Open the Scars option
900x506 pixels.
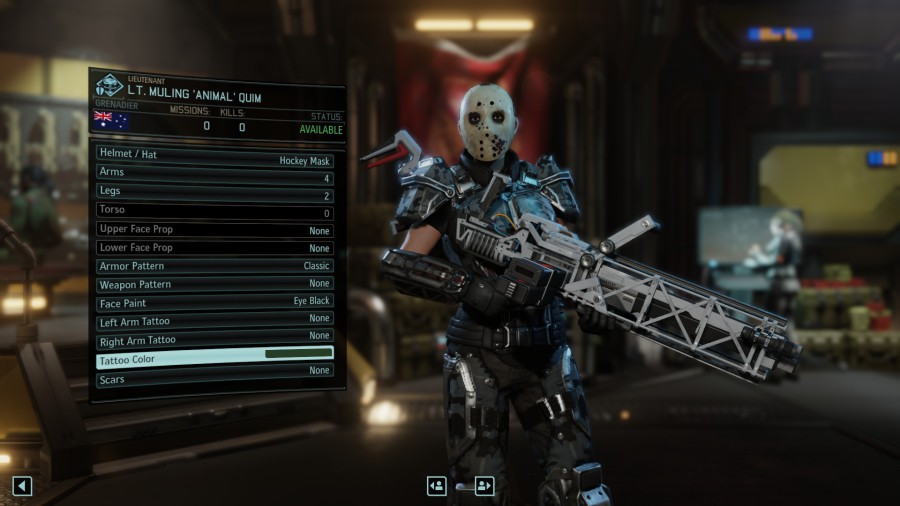[214, 379]
